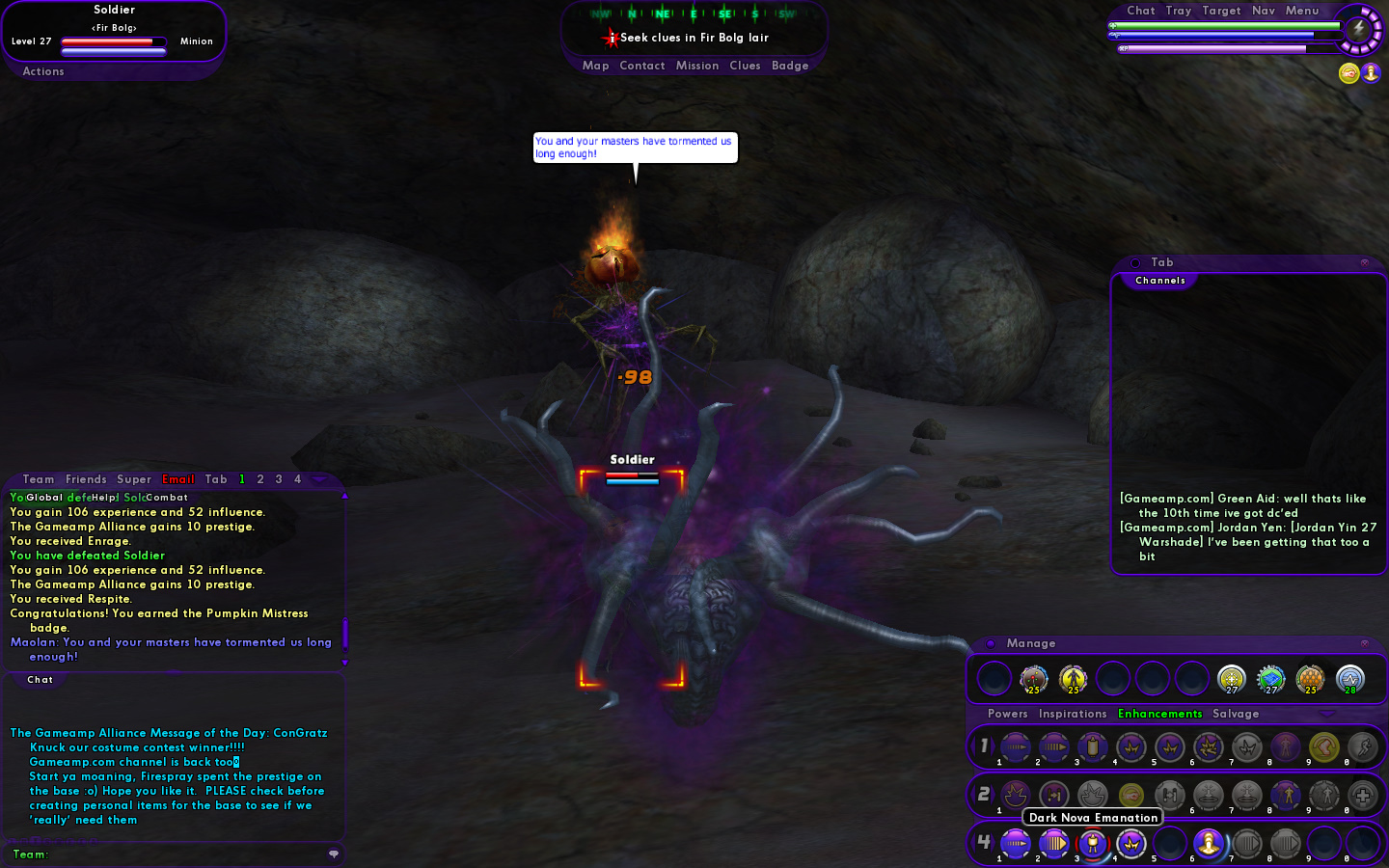The image size is (1389, 868).
Task: Open the Contact list
Action: pos(641,66)
